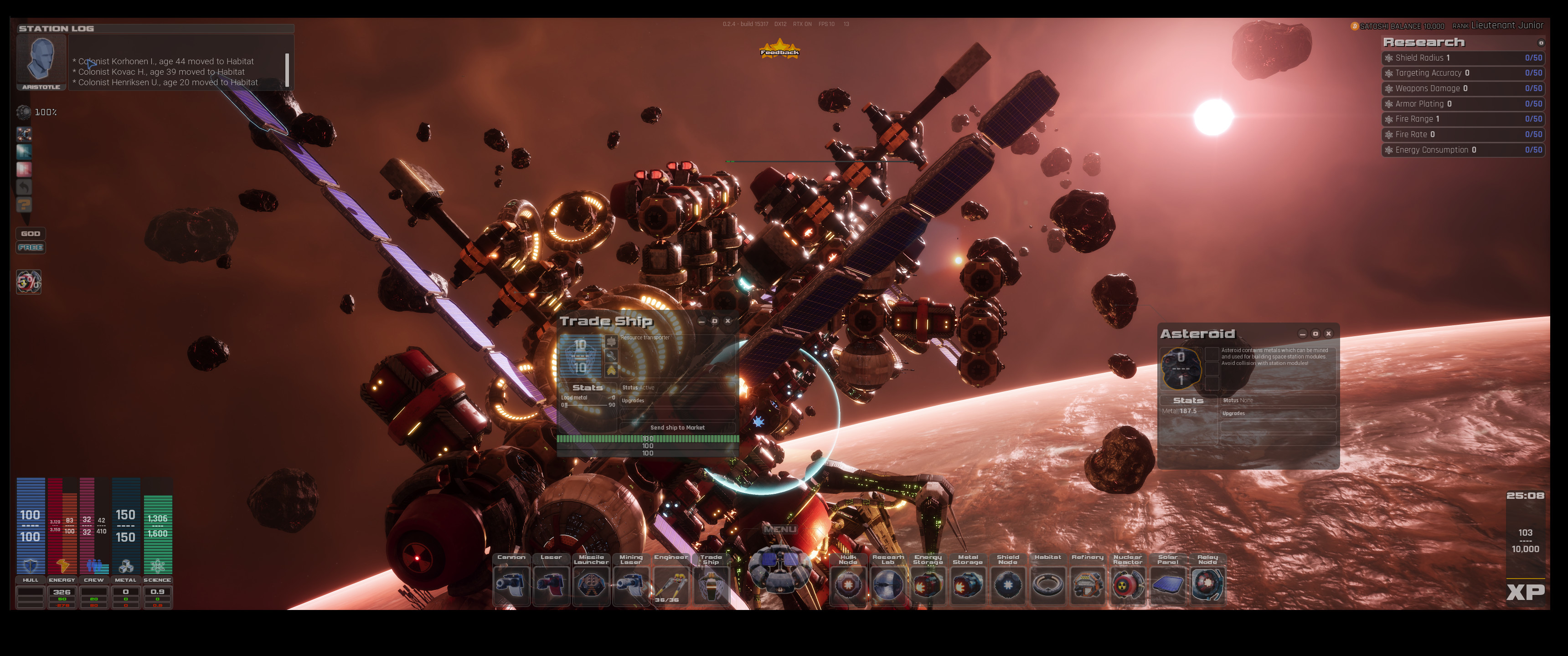Click the wrench icon in Trade Ship panel
Image resolution: width=1568 pixels, height=656 pixels.
point(611,356)
